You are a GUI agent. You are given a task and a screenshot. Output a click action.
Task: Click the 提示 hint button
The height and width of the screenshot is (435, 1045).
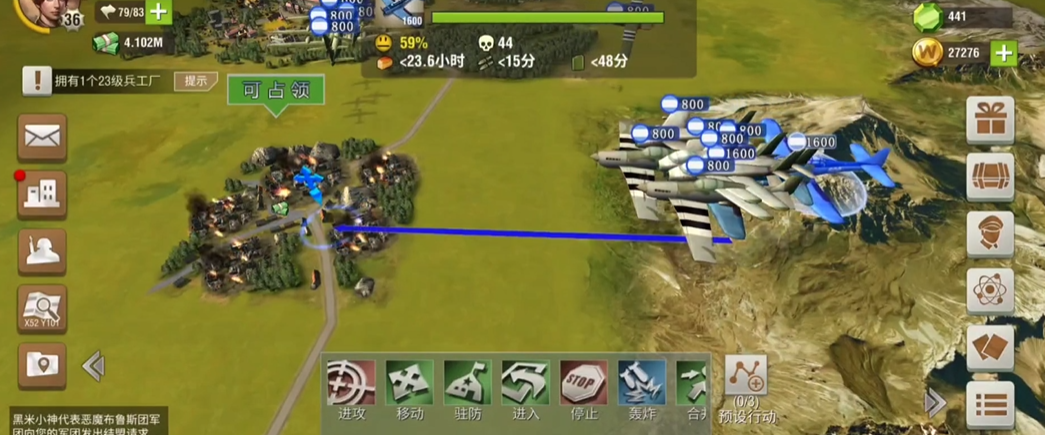tap(195, 81)
